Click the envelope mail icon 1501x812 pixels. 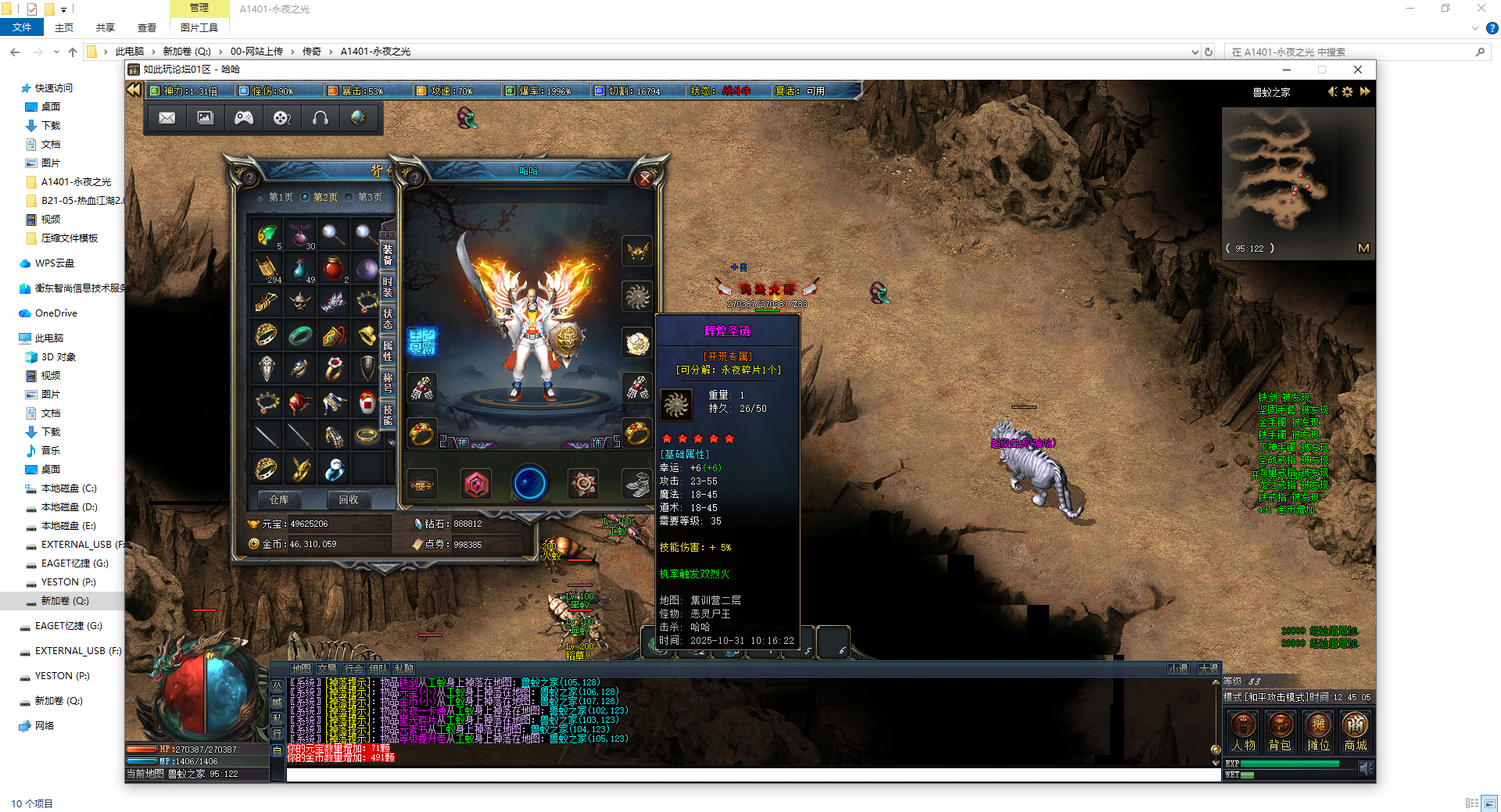pyautogui.click(x=167, y=118)
